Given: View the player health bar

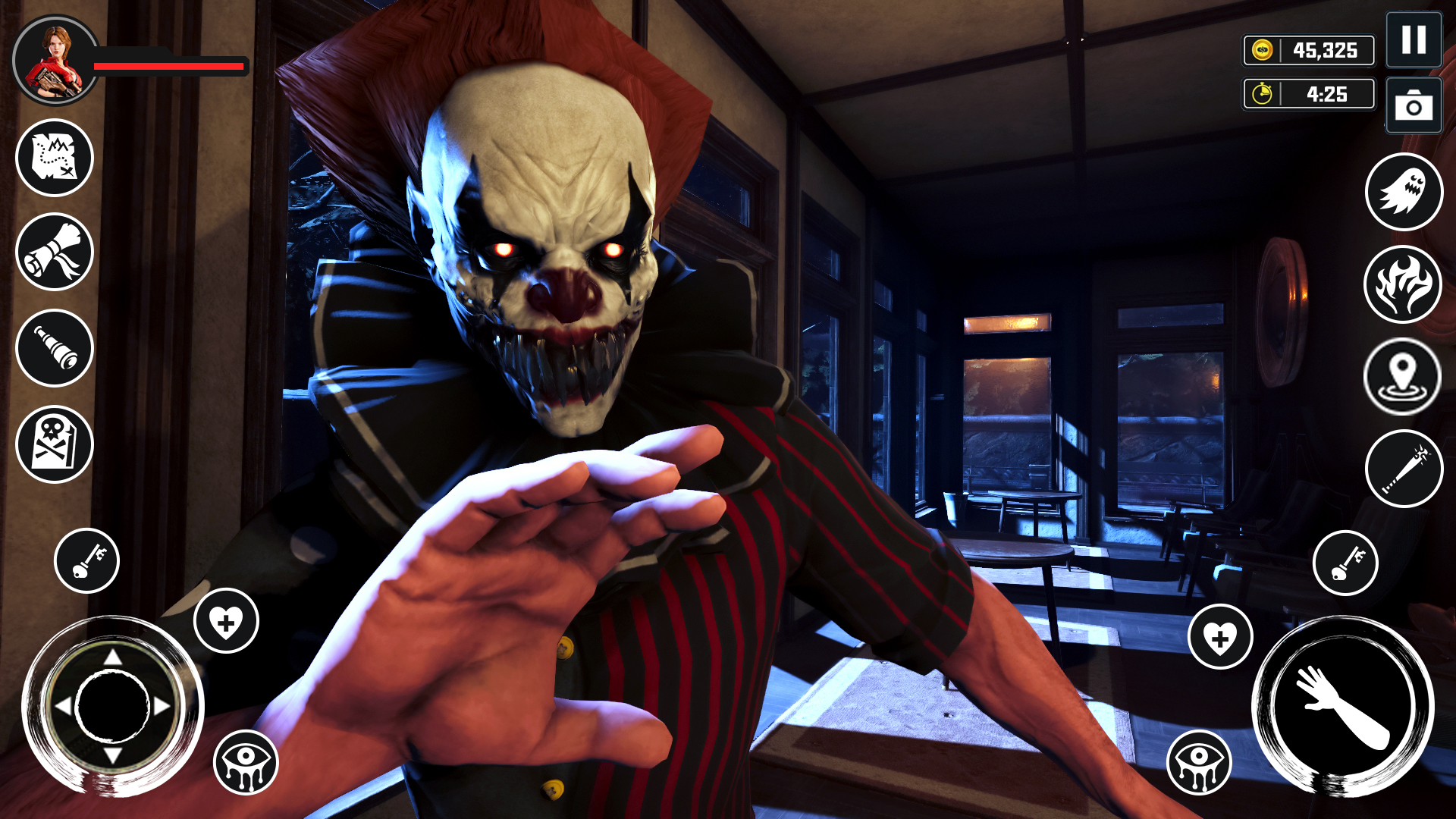Looking at the screenshot, I should (x=167, y=66).
